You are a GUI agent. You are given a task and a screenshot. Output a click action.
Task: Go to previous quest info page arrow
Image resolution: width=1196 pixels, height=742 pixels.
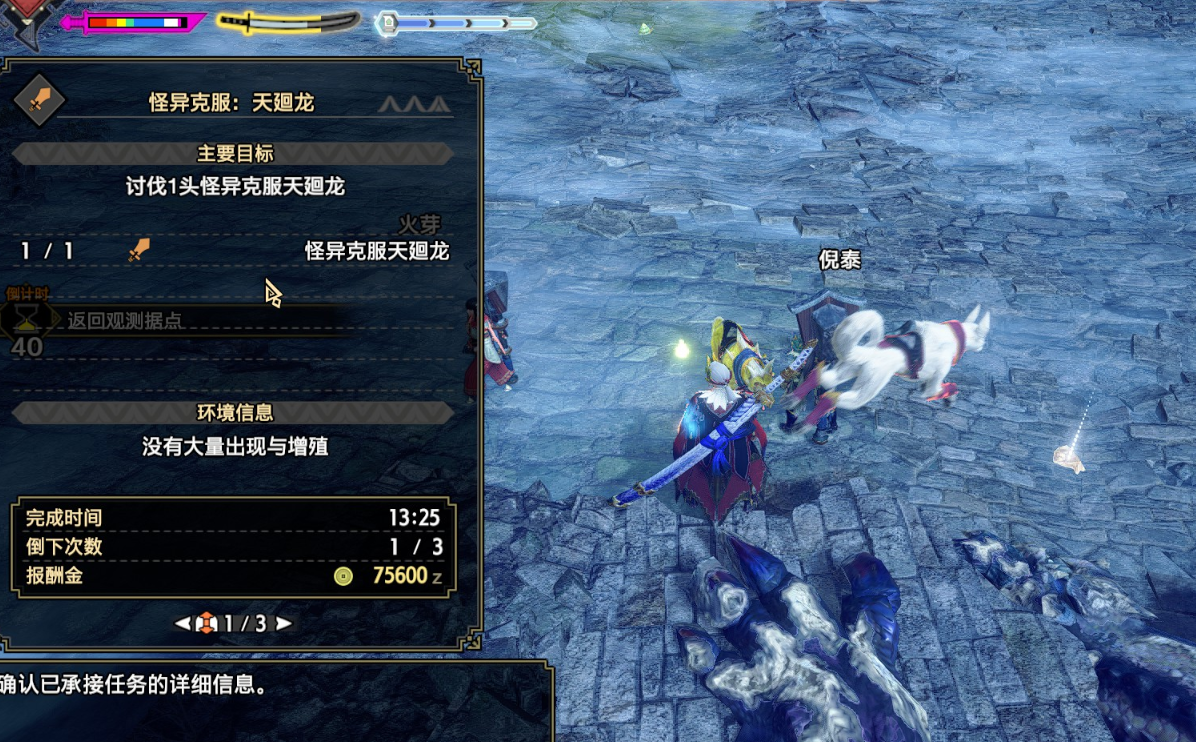pos(183,623)
